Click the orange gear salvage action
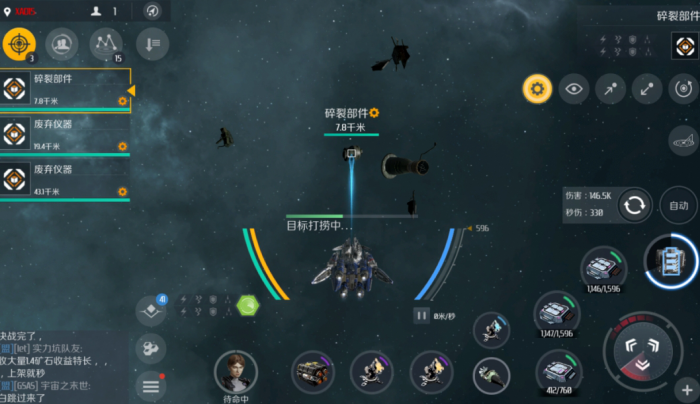 coord(537,89)
